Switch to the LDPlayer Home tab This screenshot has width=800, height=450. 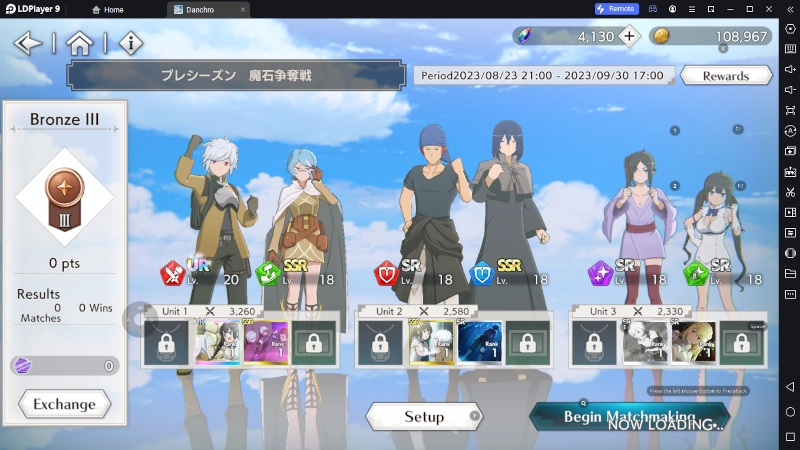[x=108, y=9]
